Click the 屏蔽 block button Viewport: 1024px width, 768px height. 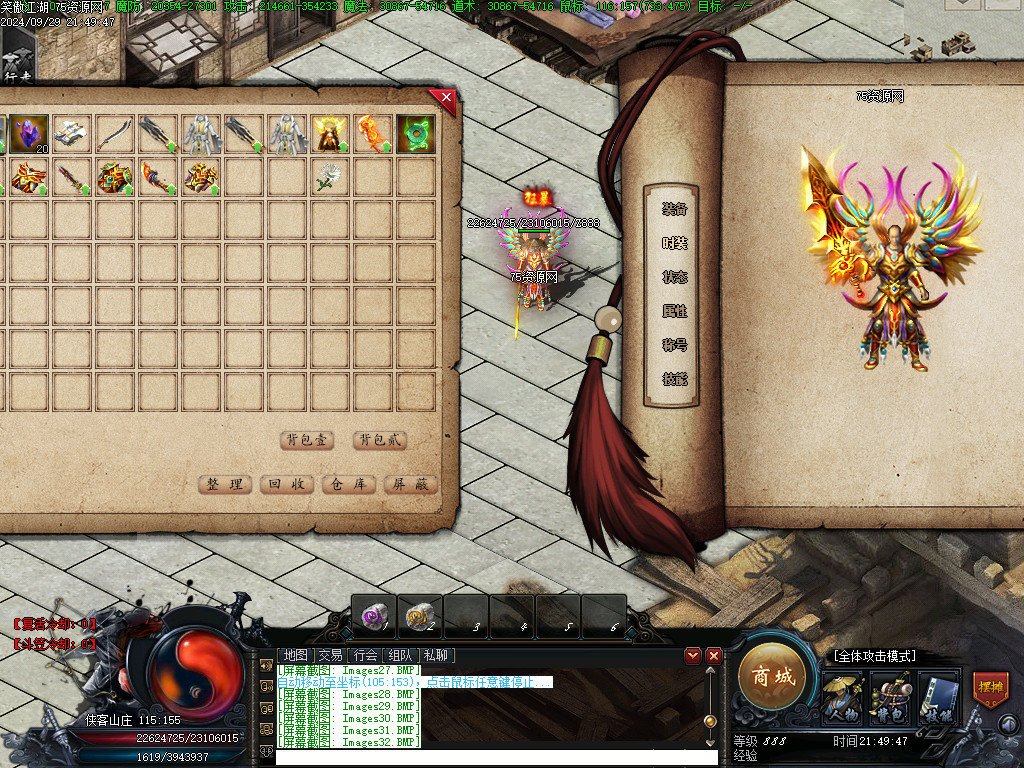411,484
